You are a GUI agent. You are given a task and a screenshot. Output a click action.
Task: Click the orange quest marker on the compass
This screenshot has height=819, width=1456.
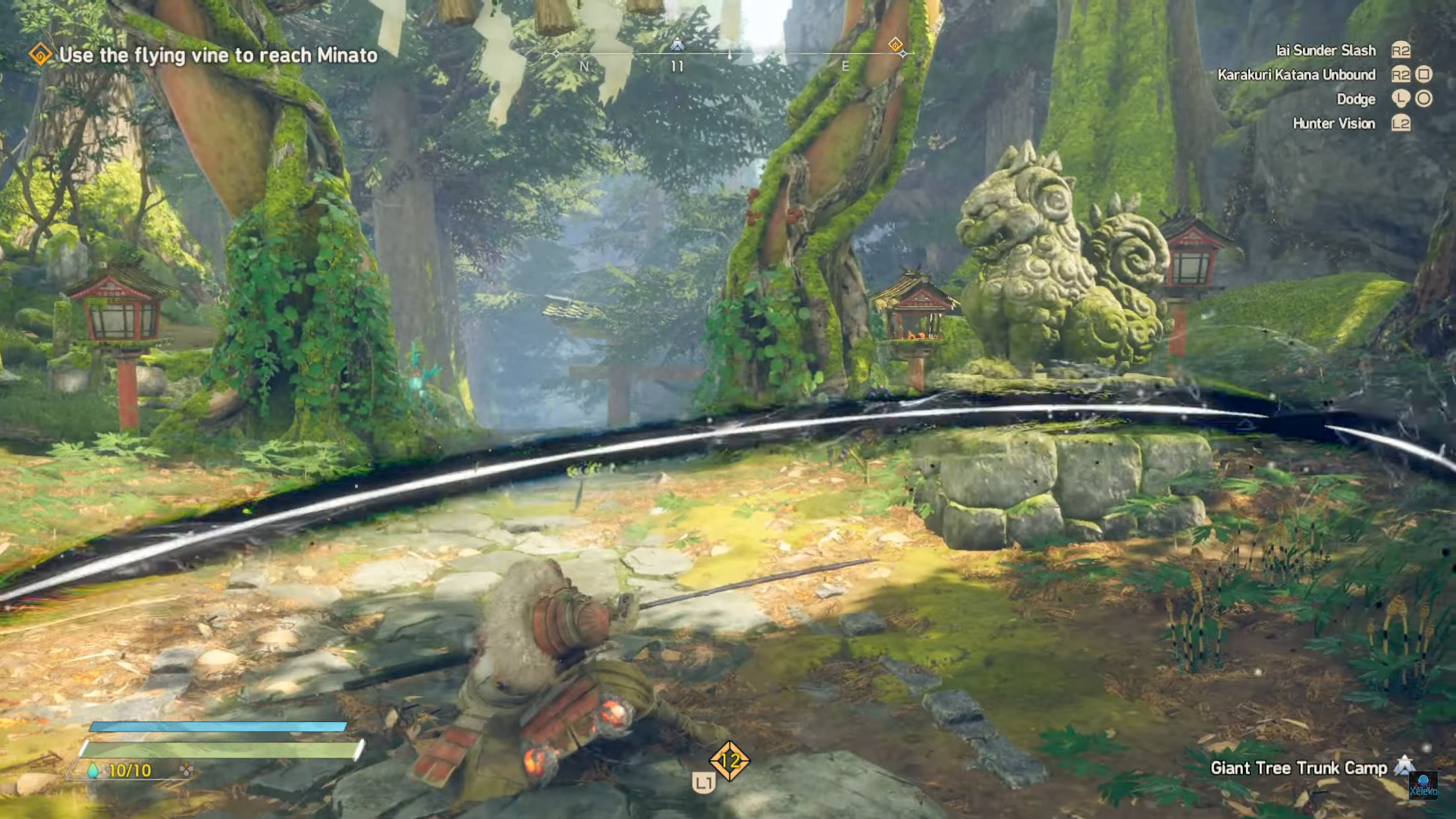coord(896,45)
